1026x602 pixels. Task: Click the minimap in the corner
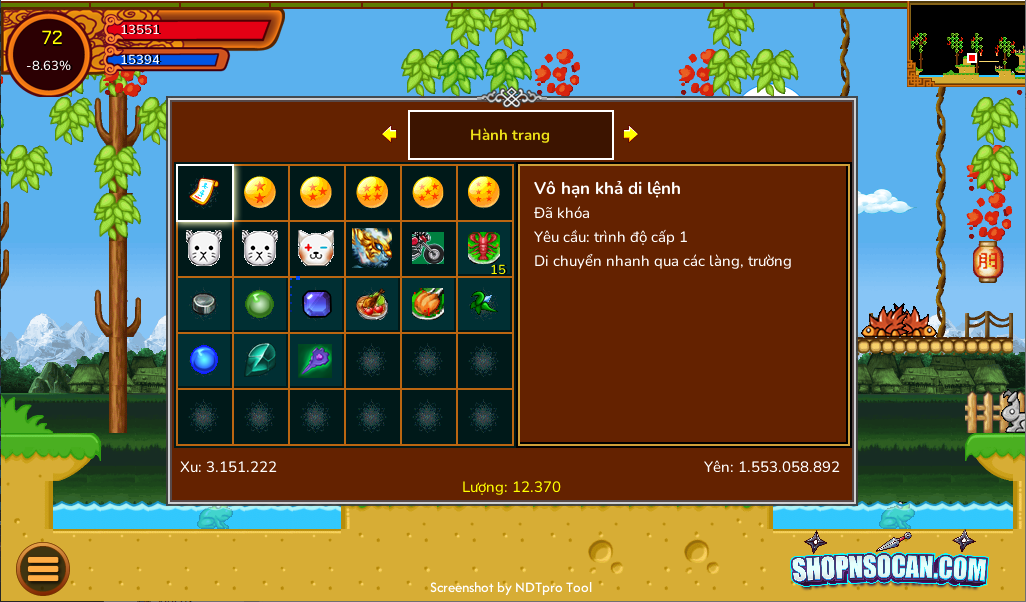point(966,44)
